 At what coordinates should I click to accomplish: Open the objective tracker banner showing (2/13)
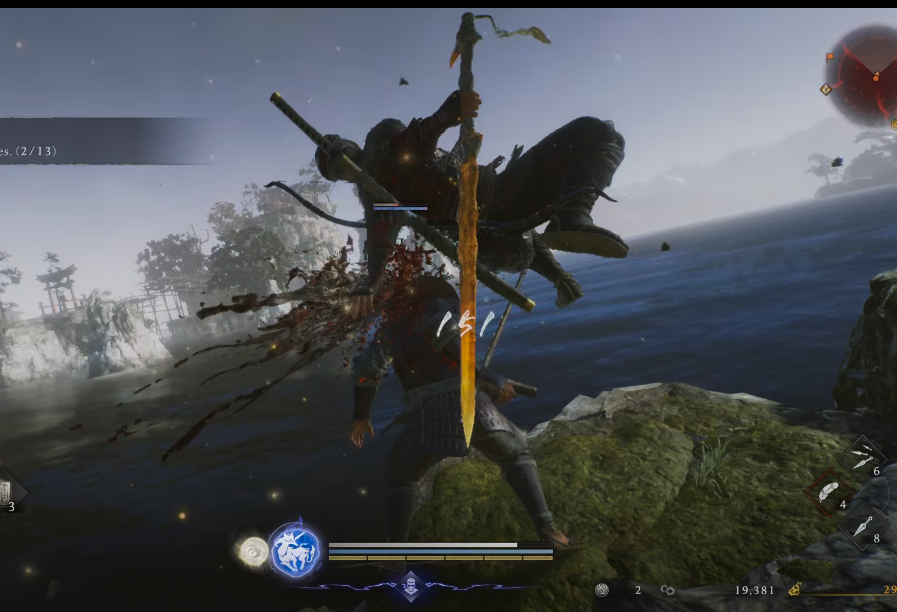(100, 141)
